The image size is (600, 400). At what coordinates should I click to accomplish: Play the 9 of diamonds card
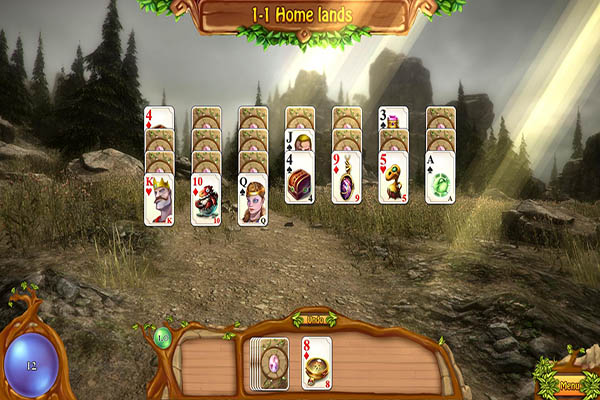346,178
